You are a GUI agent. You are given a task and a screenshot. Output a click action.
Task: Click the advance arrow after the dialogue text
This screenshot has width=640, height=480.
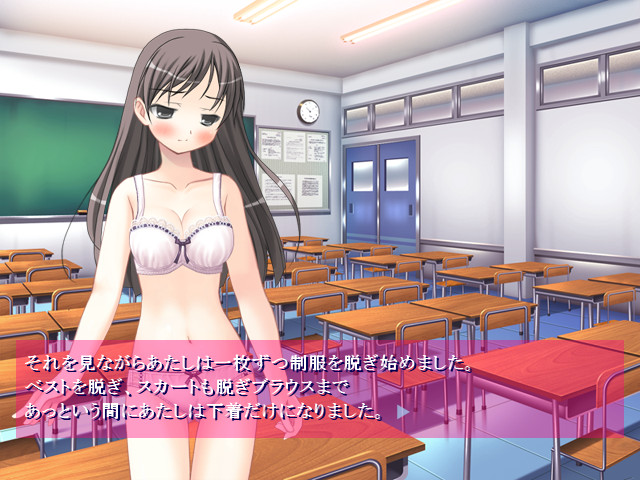coord(403,411)
